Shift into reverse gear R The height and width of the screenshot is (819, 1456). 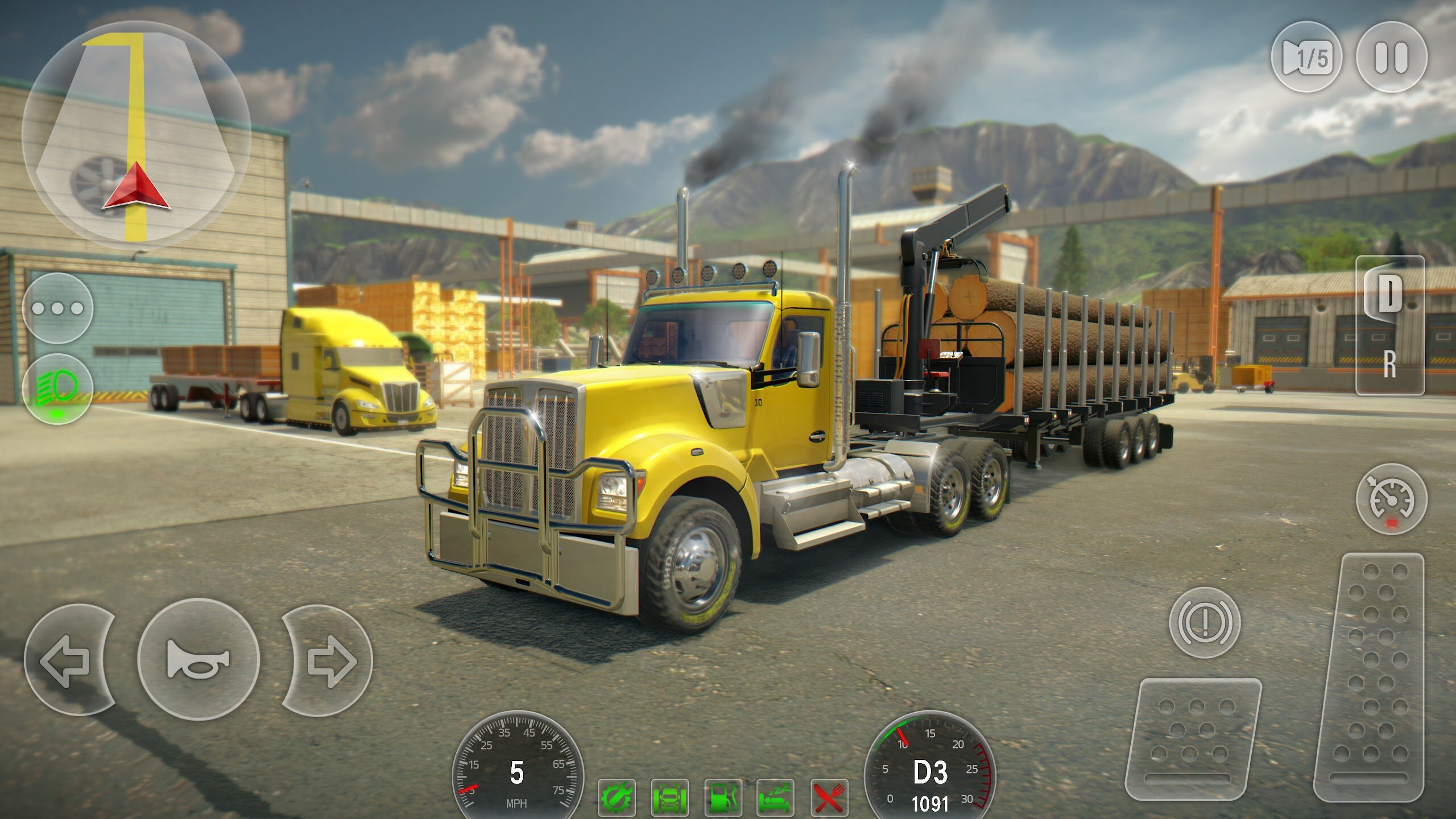(x=1389, y=364)
